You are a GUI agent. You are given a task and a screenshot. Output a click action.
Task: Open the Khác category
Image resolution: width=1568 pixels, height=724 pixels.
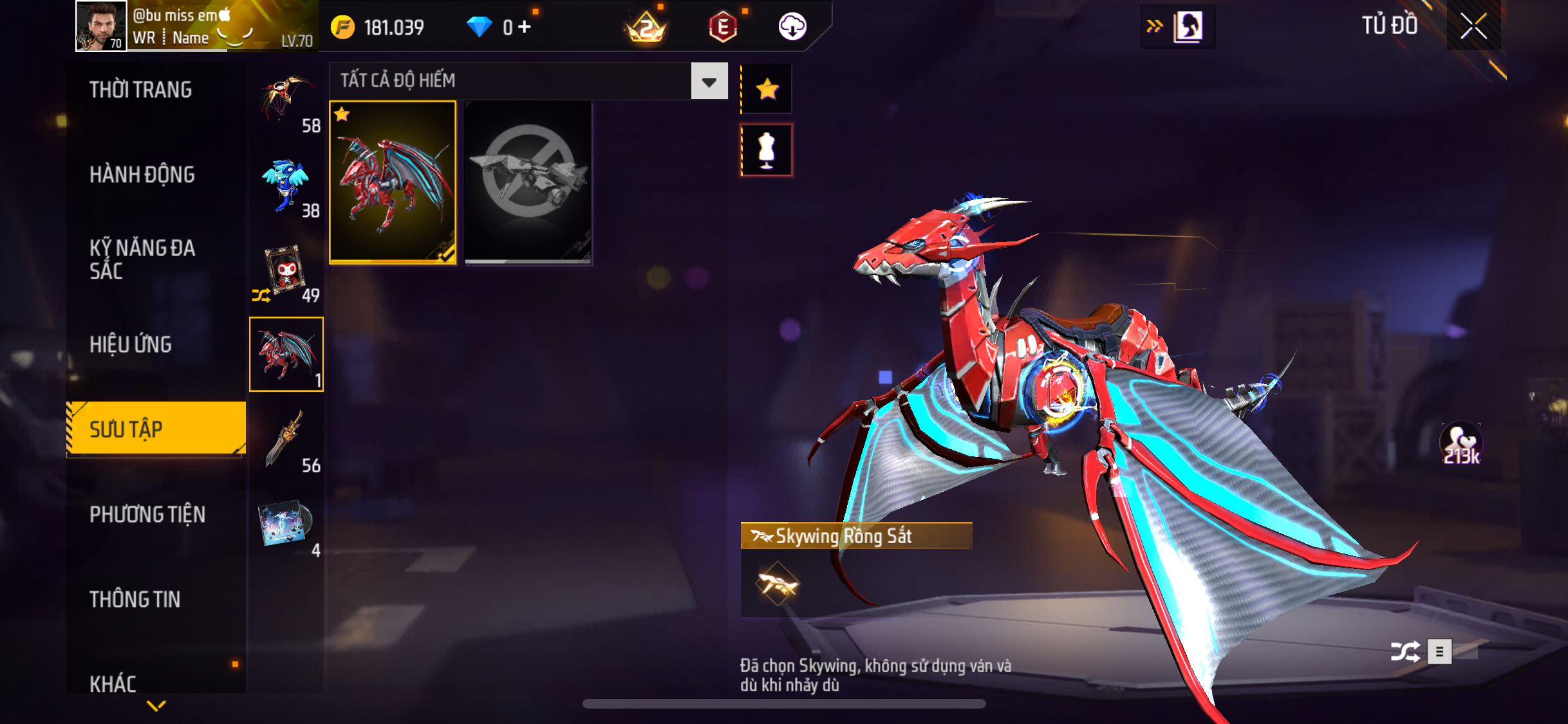pos(113,683)
